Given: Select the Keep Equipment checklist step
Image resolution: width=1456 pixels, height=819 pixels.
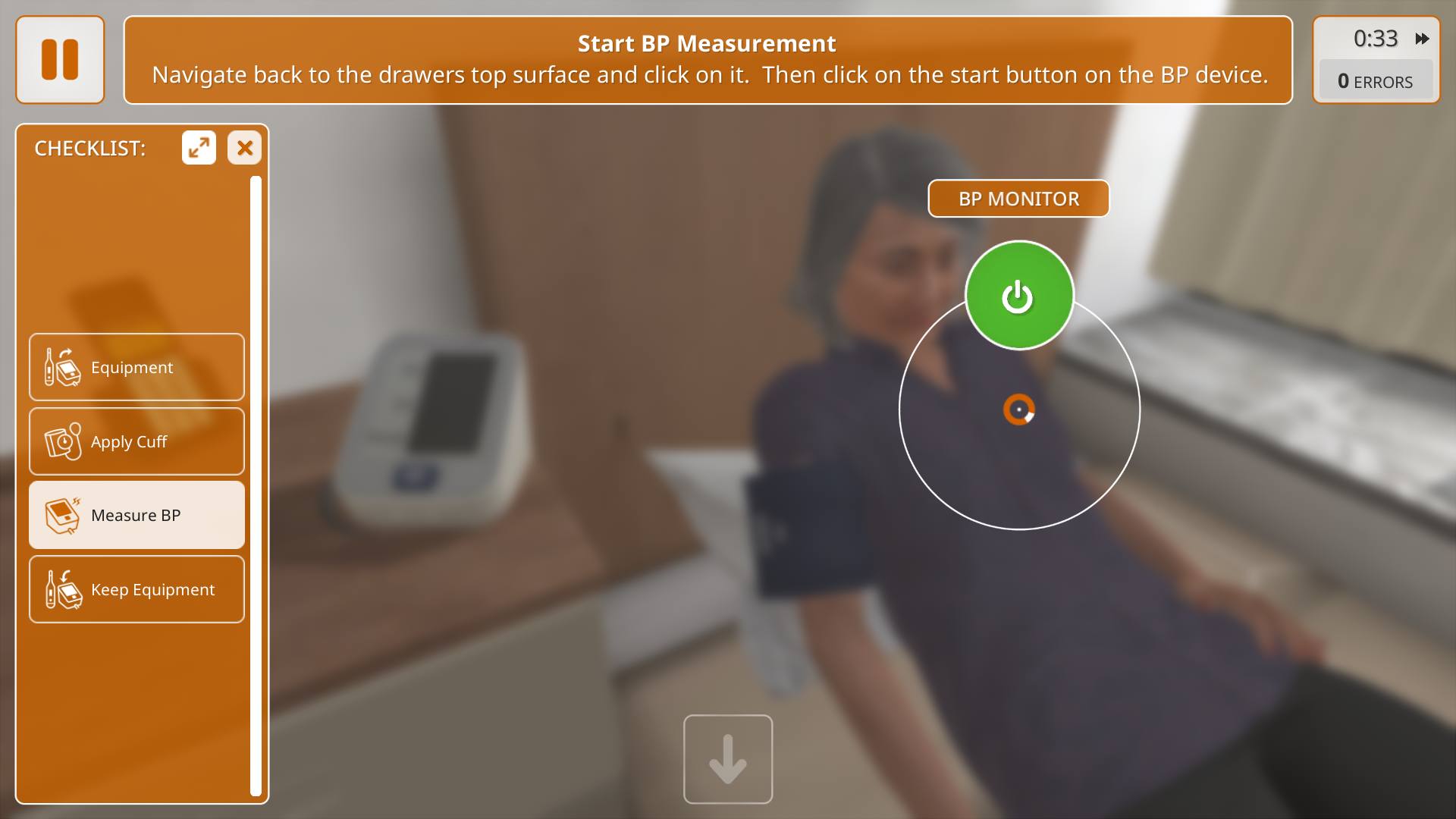Looking at the screenshot, I should pyautogui.click(x=136, y=589).
